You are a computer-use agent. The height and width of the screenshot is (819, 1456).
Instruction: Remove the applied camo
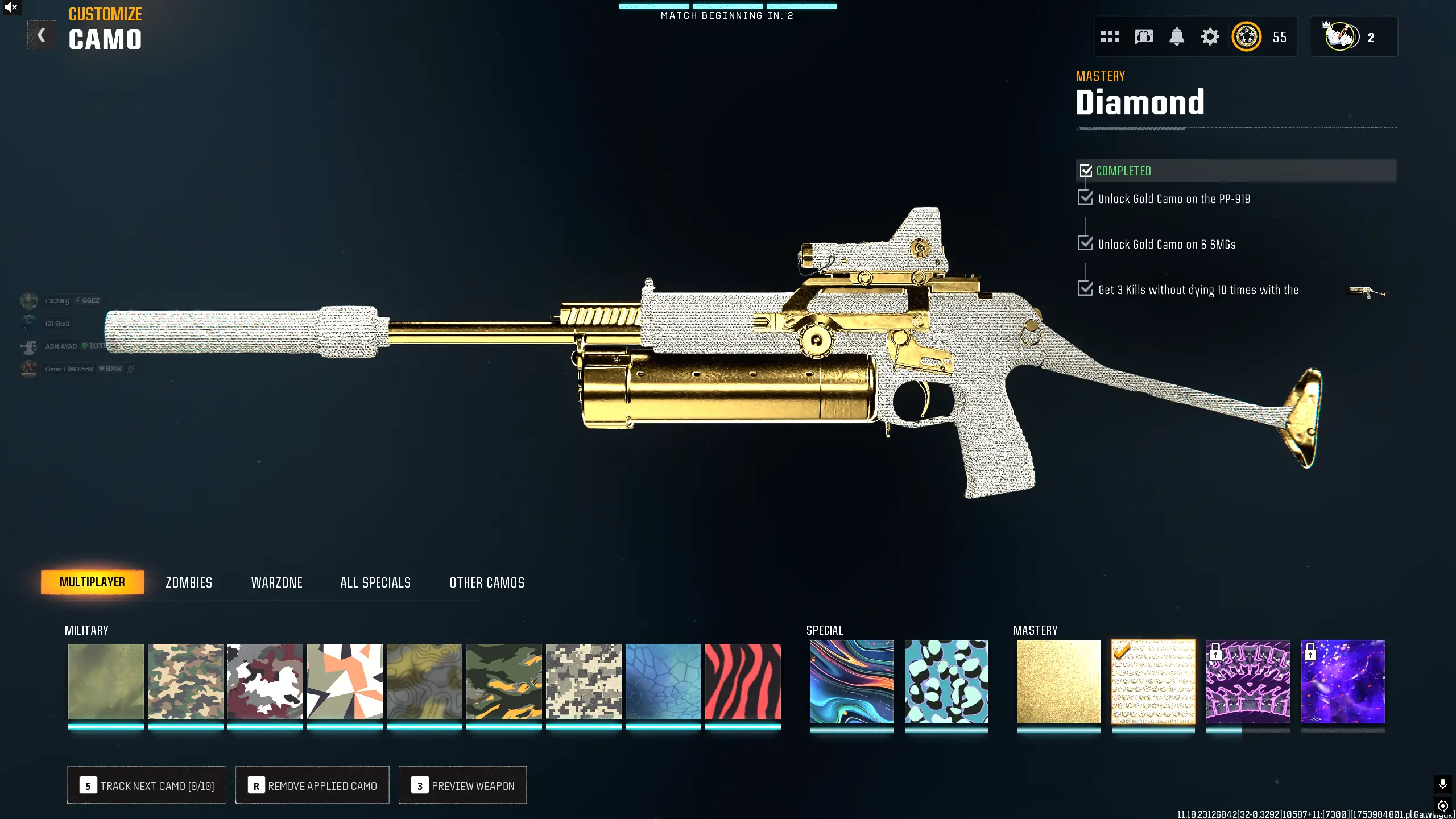pos(312,785)
